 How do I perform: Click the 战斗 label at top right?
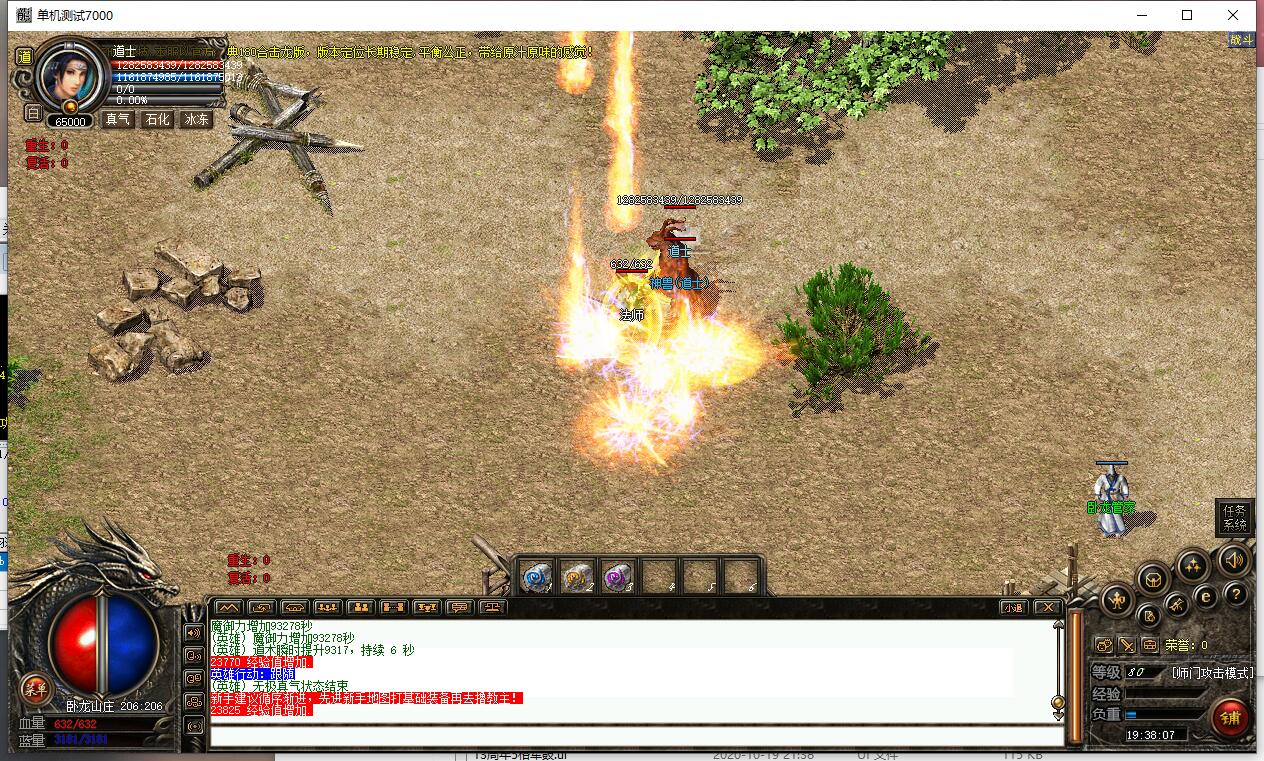click(1241, 40)
